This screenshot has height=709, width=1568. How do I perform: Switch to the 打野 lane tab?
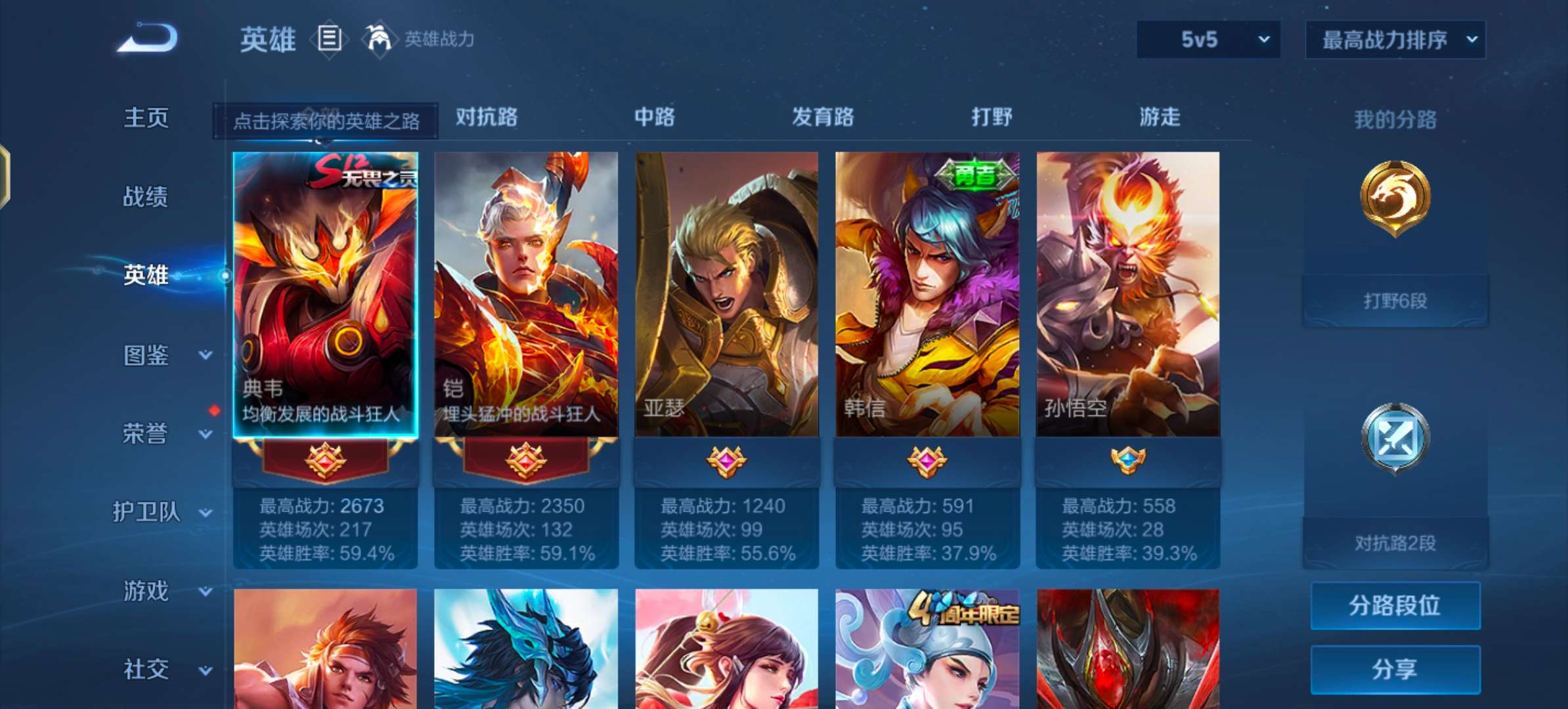(993, 118)
